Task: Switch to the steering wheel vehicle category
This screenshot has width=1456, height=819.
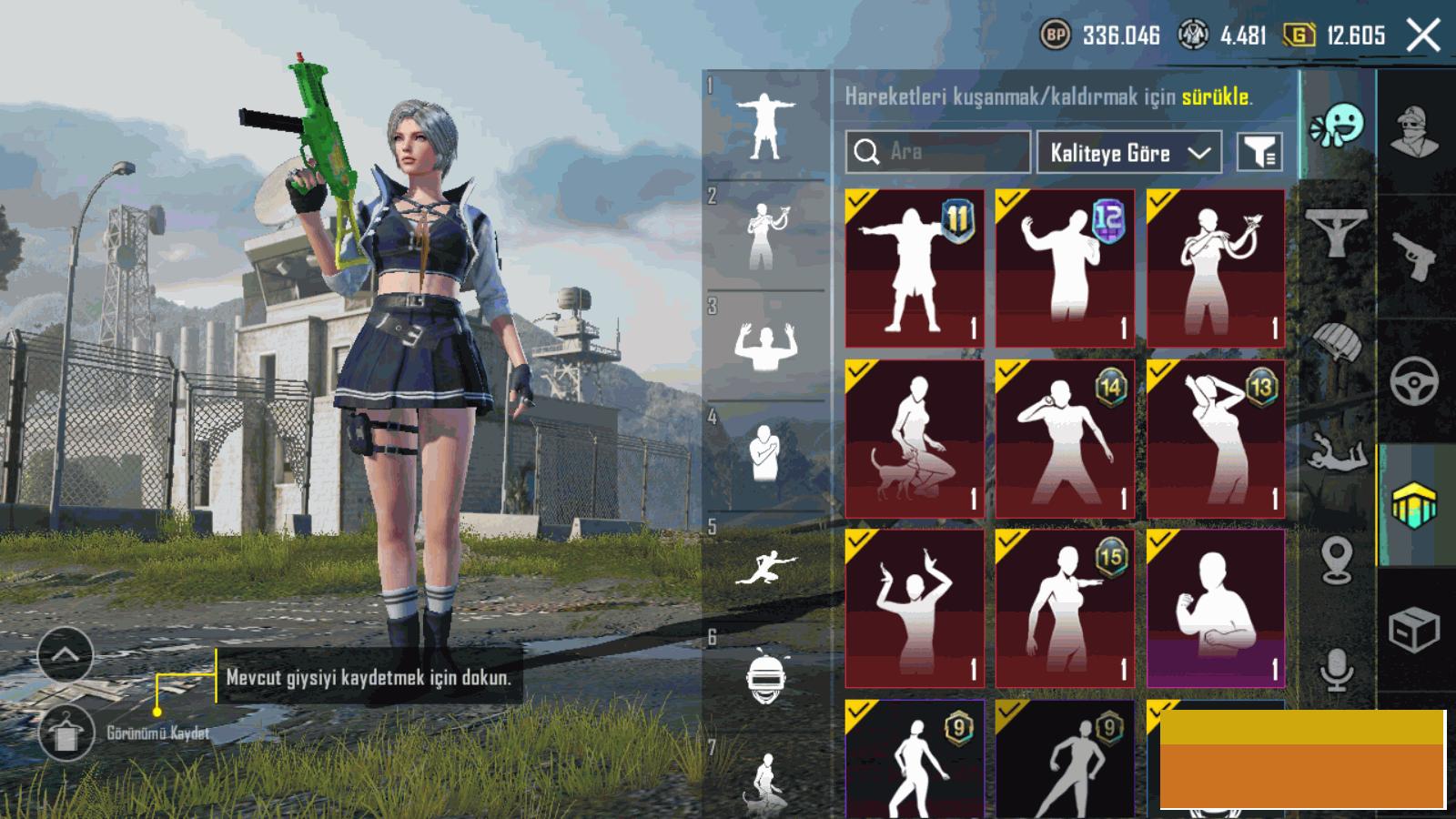Action: tap(1415, 380)
